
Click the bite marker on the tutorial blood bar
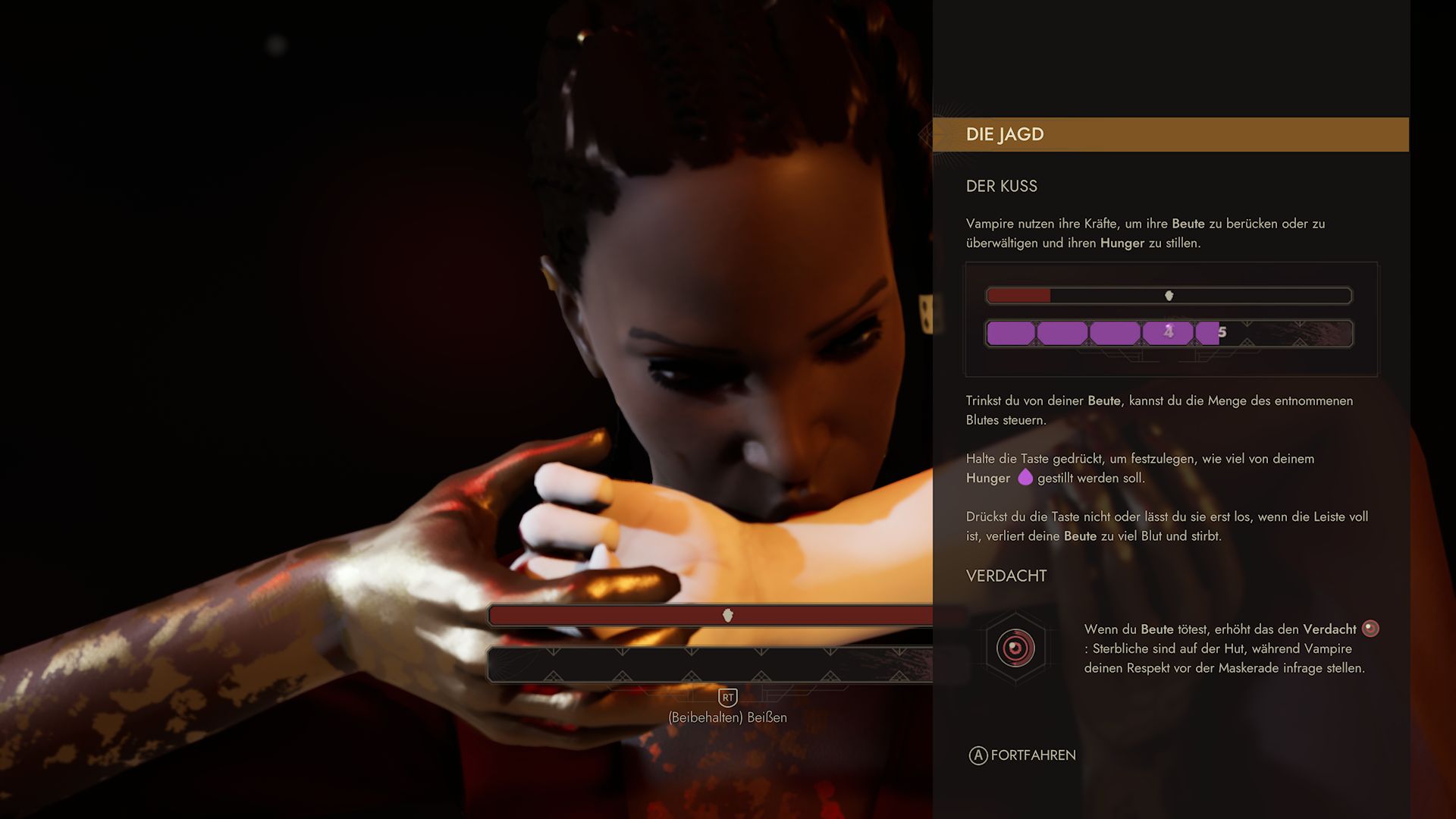(1170, 296)
